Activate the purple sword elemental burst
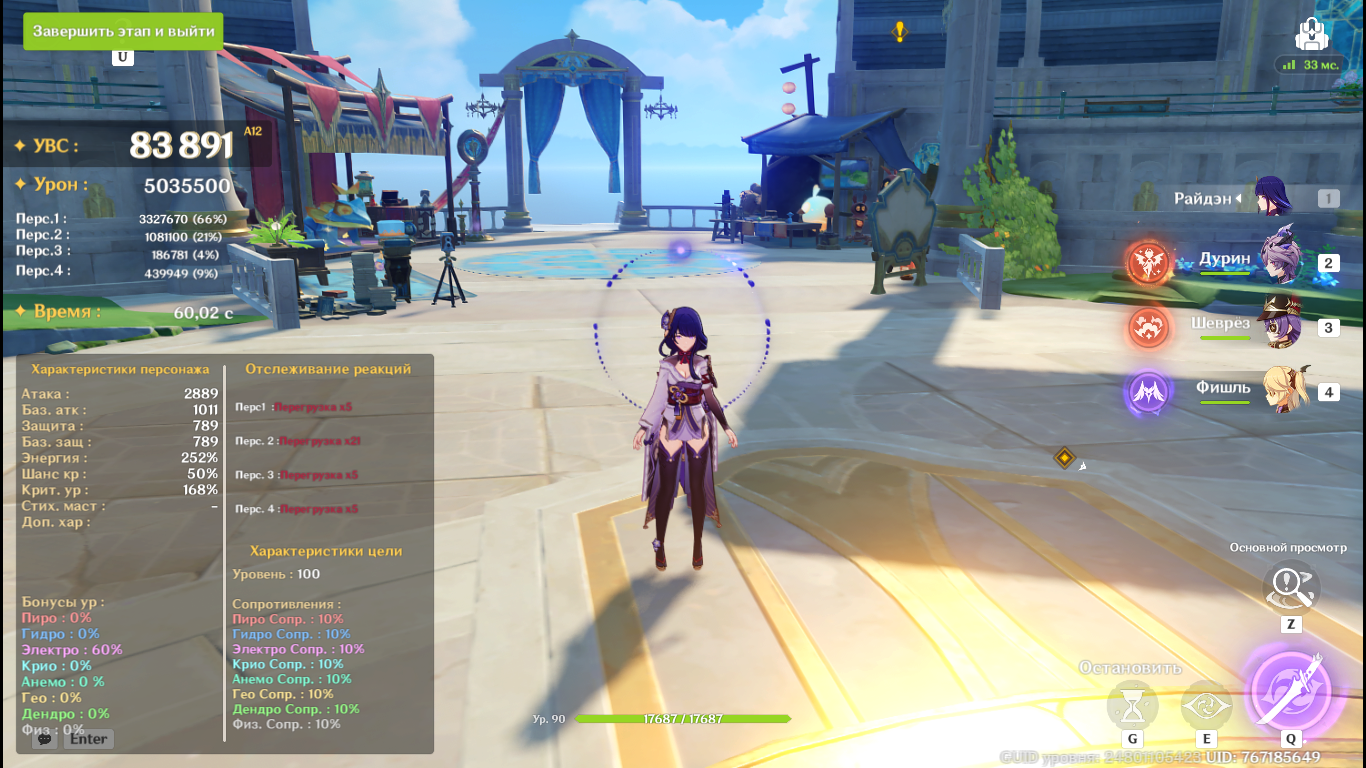 click(x=1290, y=691)
